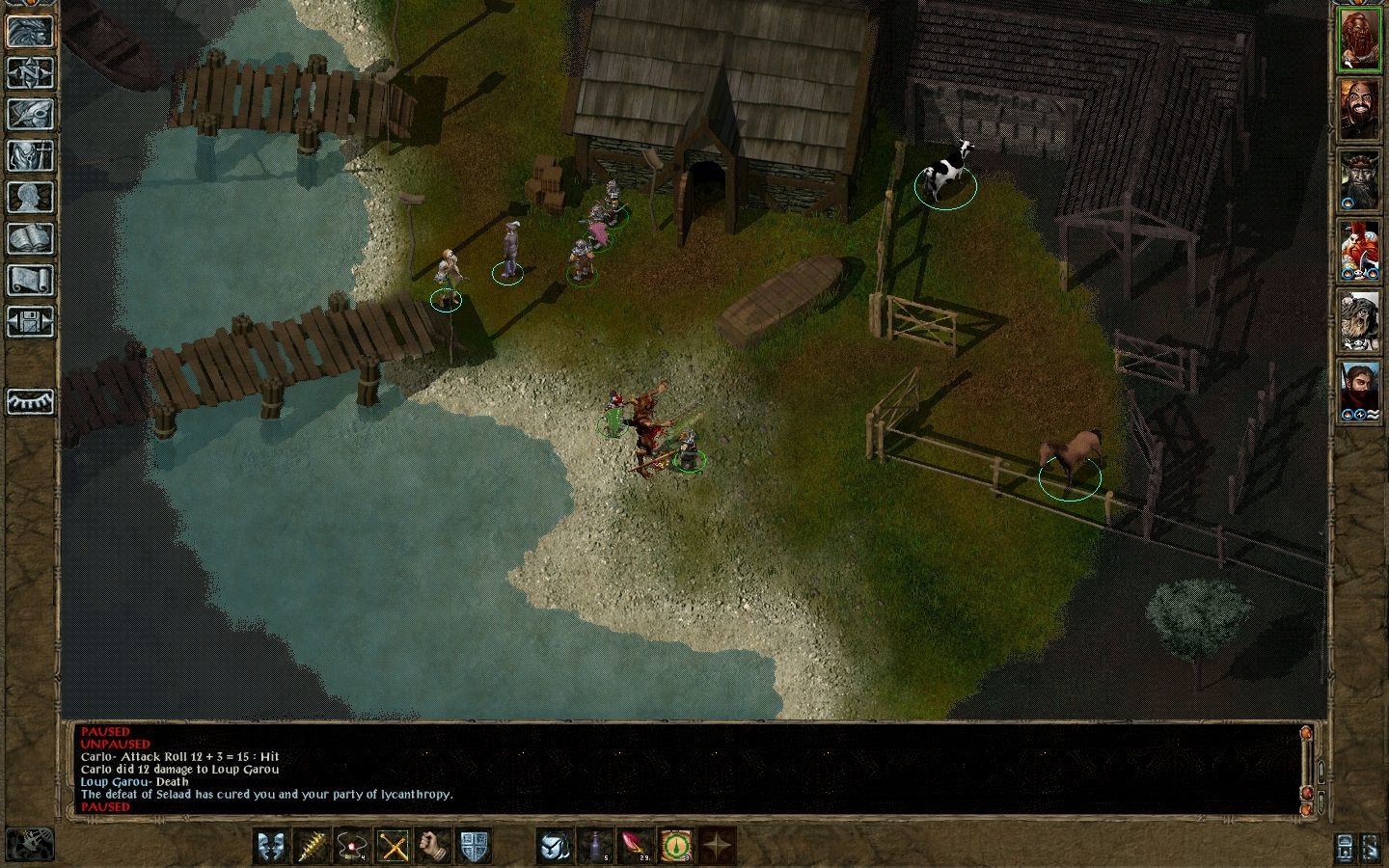
Task: Rest the party using the eye button
Action: point(30,401)
